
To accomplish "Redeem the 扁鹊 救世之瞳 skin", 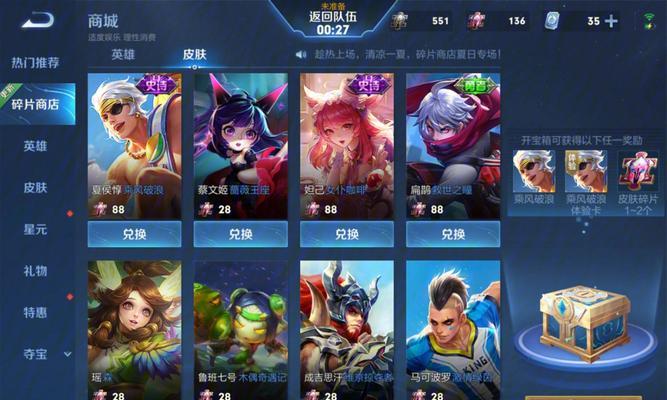I will point(452,234).
